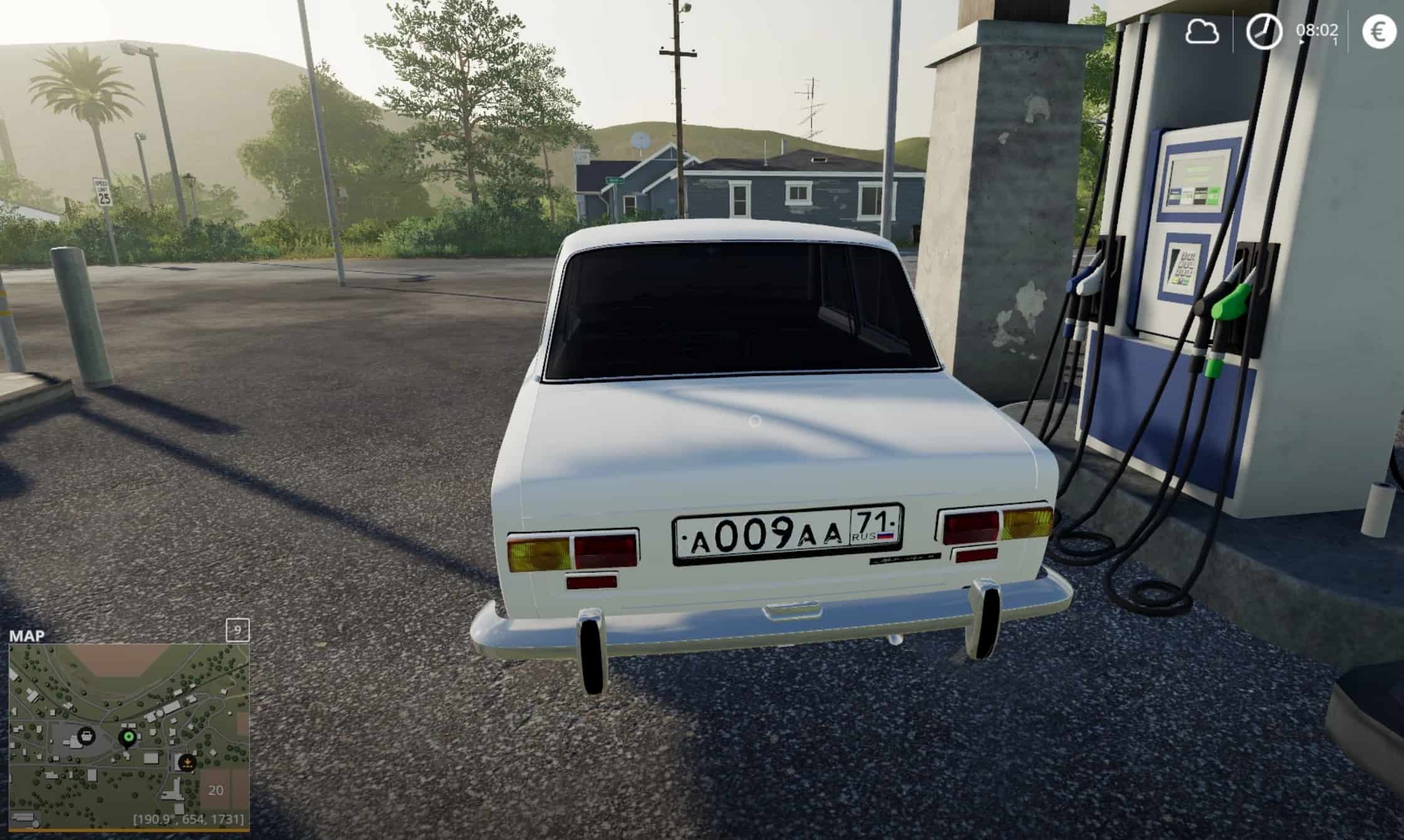The width and height of the screenshot is (1404, 840).
Task: Click the cloud weather icon
Action: [x=1202, y=32]
